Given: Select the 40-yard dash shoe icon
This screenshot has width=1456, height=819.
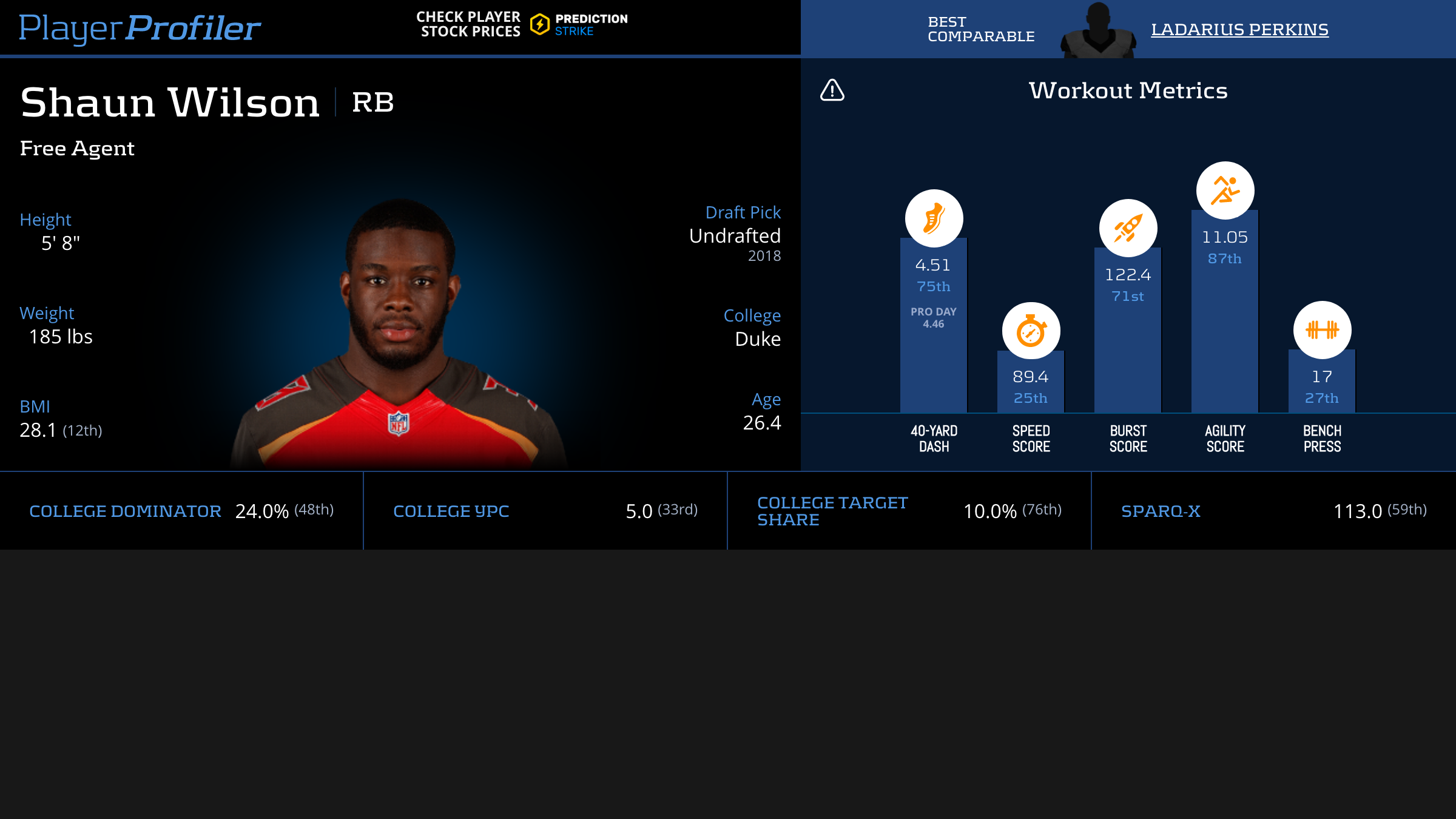Looking at the screenshot, I should click(934, 218).
